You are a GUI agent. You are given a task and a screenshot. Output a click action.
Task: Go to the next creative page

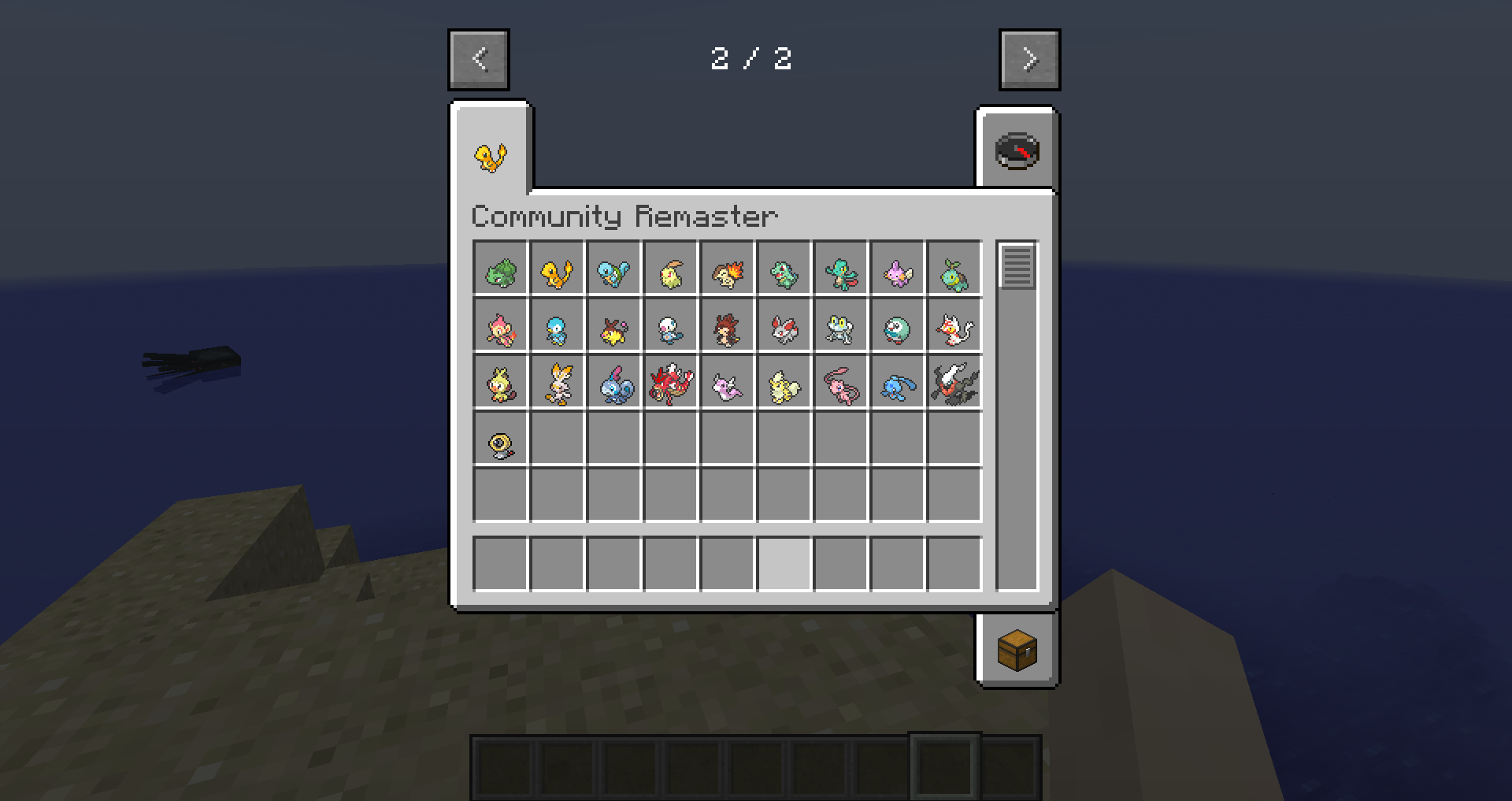(1029, 60)
